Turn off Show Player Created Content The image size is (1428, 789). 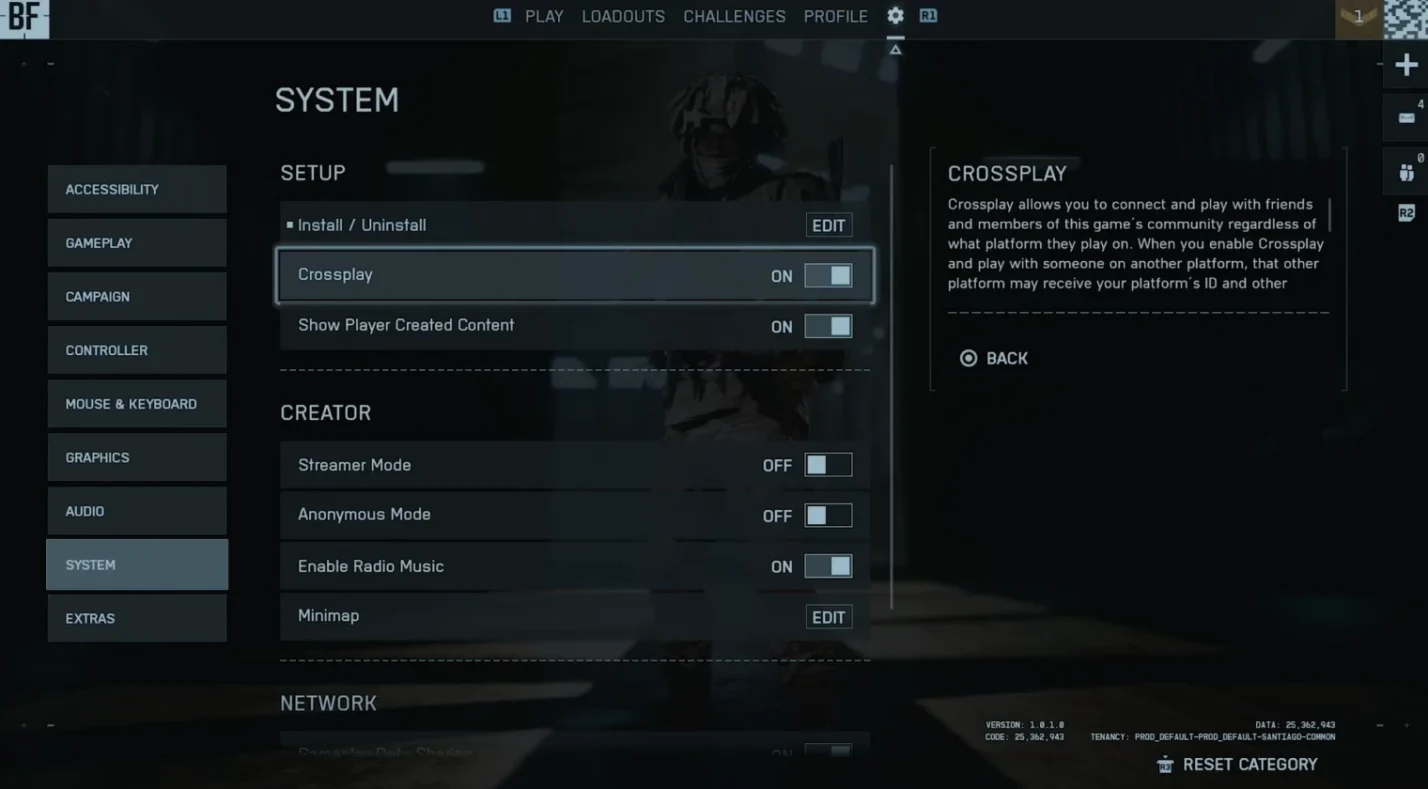tap(828, 326)
